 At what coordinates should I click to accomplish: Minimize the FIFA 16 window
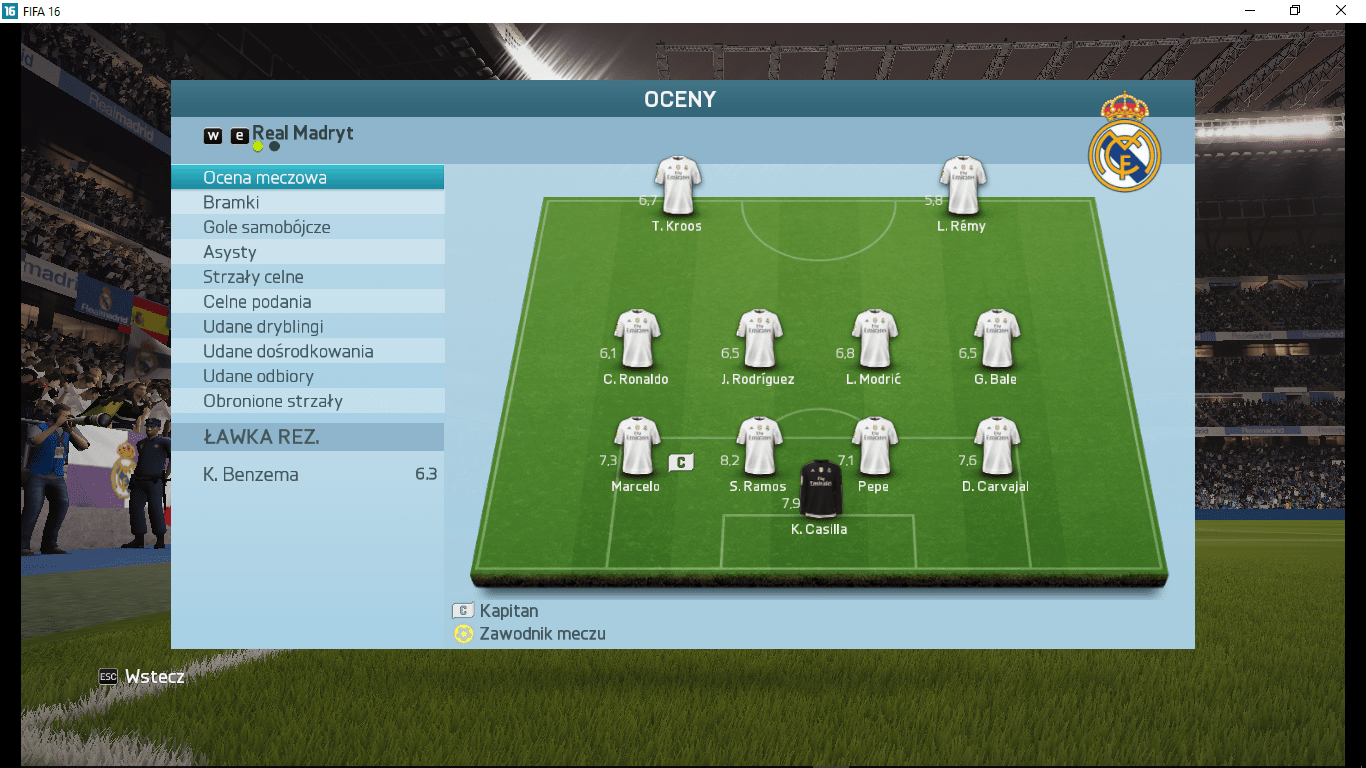coord(1250,11)
